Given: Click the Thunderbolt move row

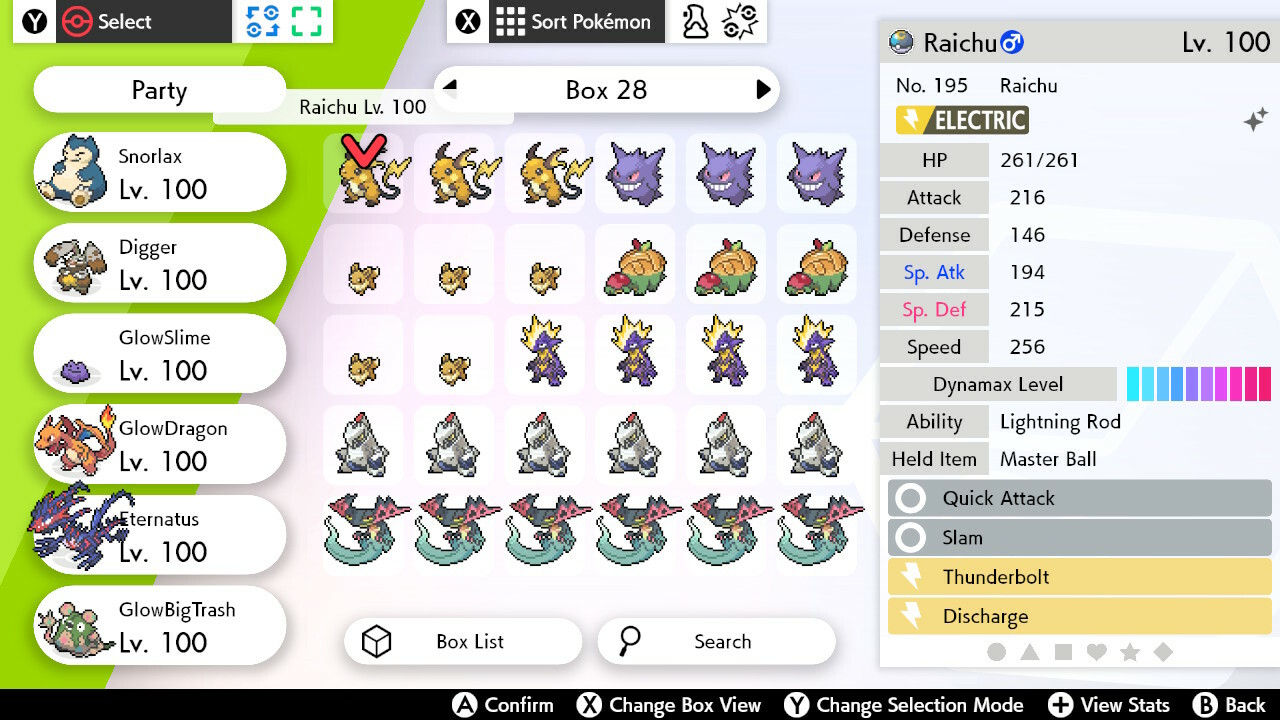Looking at the screenshot, I should [1080, 577].
